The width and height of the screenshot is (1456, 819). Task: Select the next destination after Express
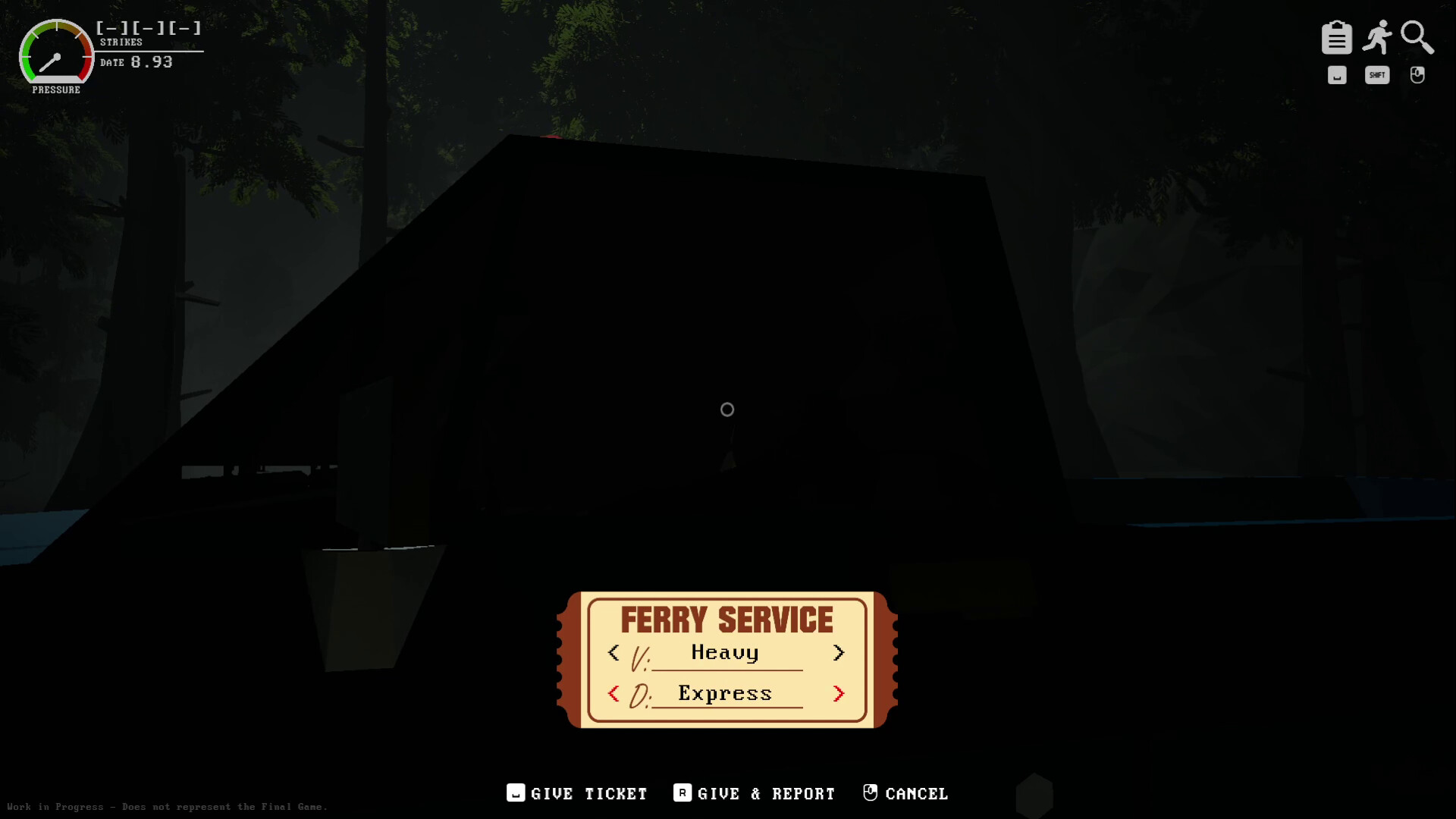click(839, 693)
